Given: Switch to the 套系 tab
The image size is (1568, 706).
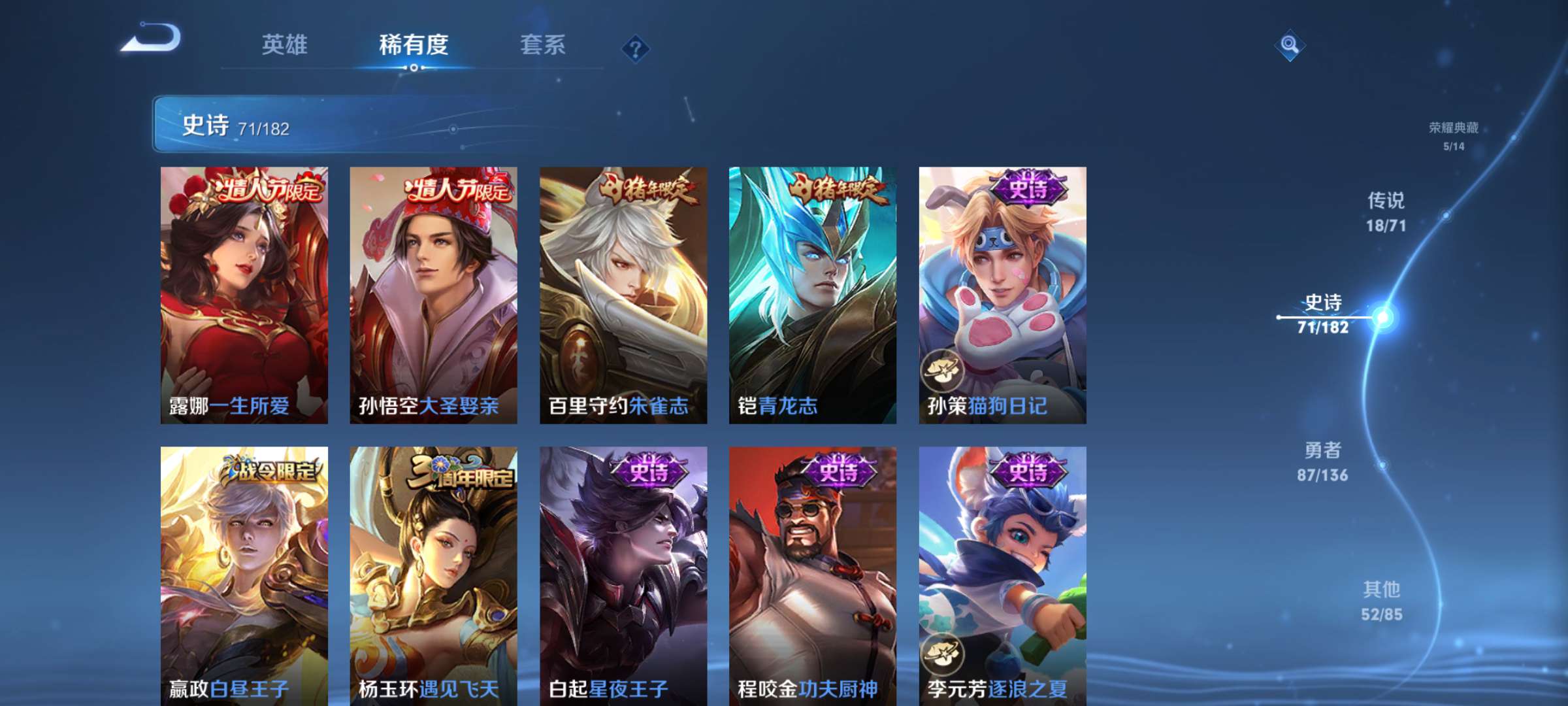Looking at the screenshot, I should (x=544, y=46).
